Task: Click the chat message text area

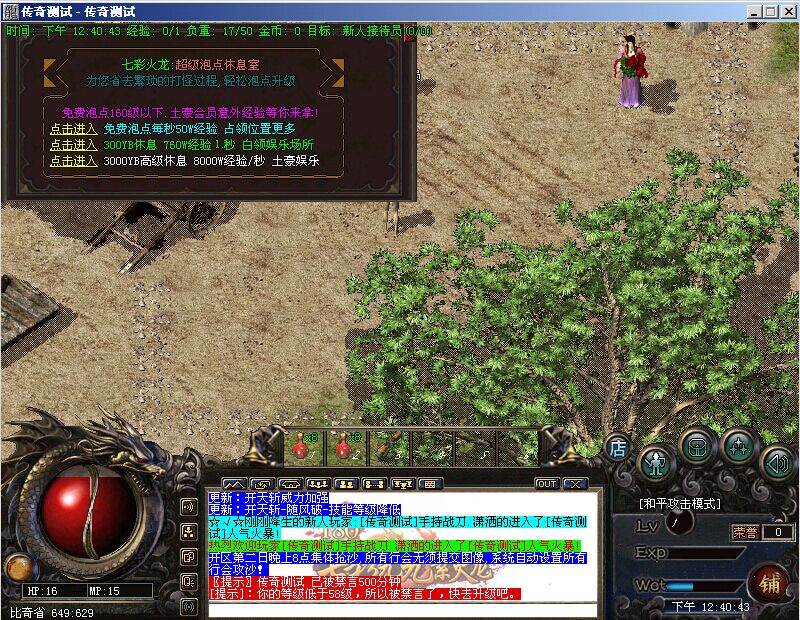Action: (400, 545)
